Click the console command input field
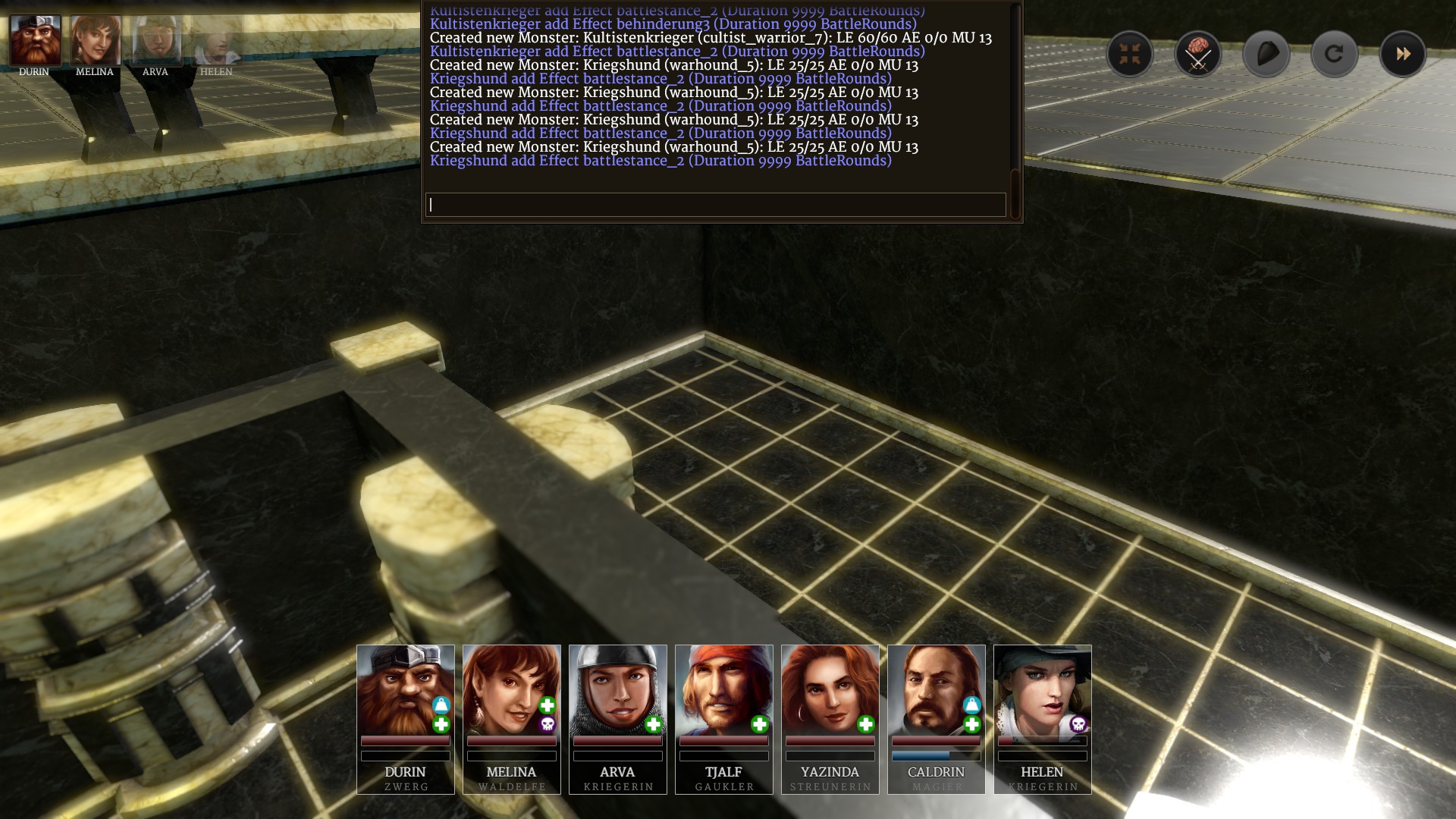This screenshot has height=819, width=1456. point(715,205)
